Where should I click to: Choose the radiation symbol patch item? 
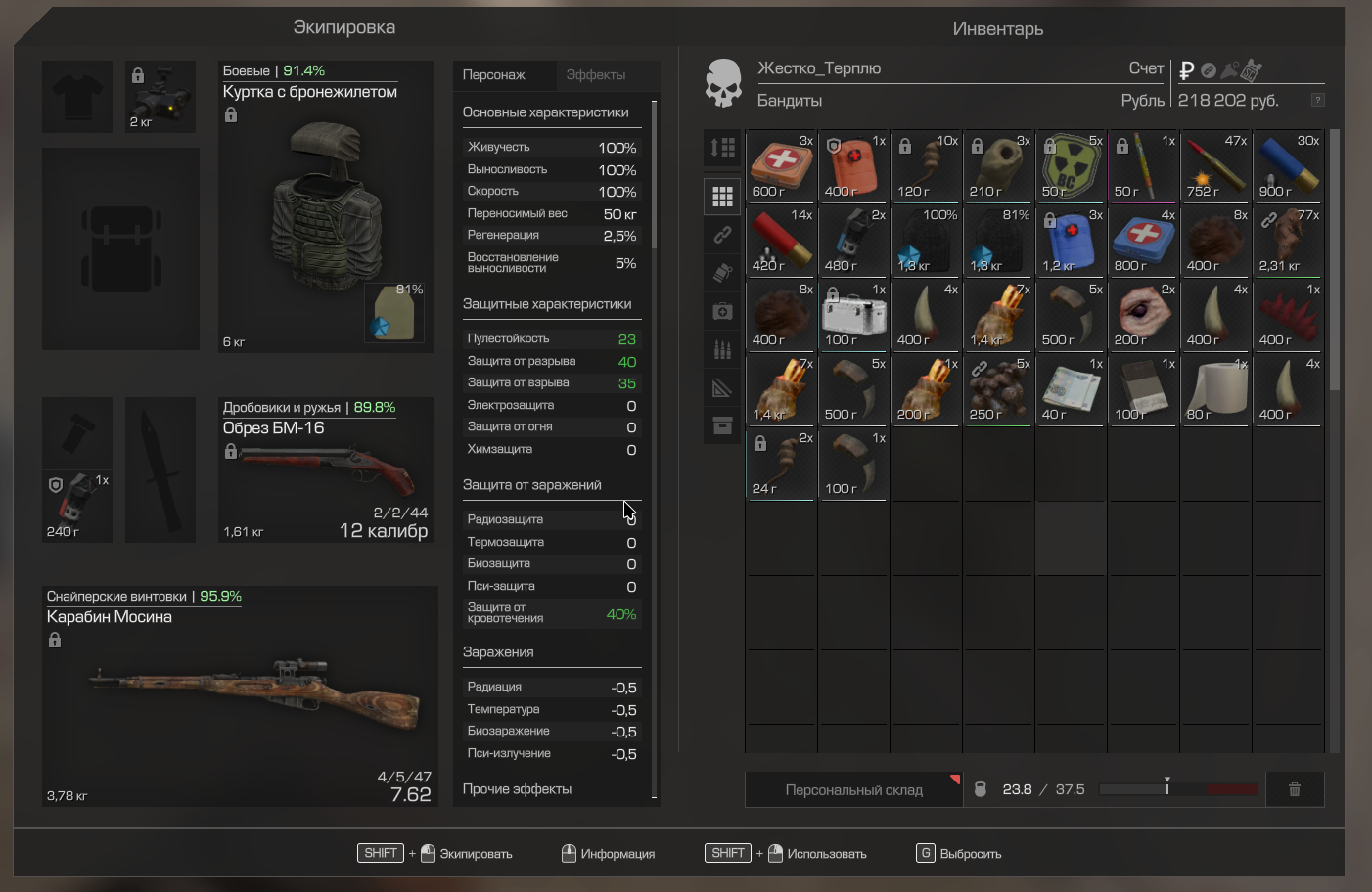1071,166
